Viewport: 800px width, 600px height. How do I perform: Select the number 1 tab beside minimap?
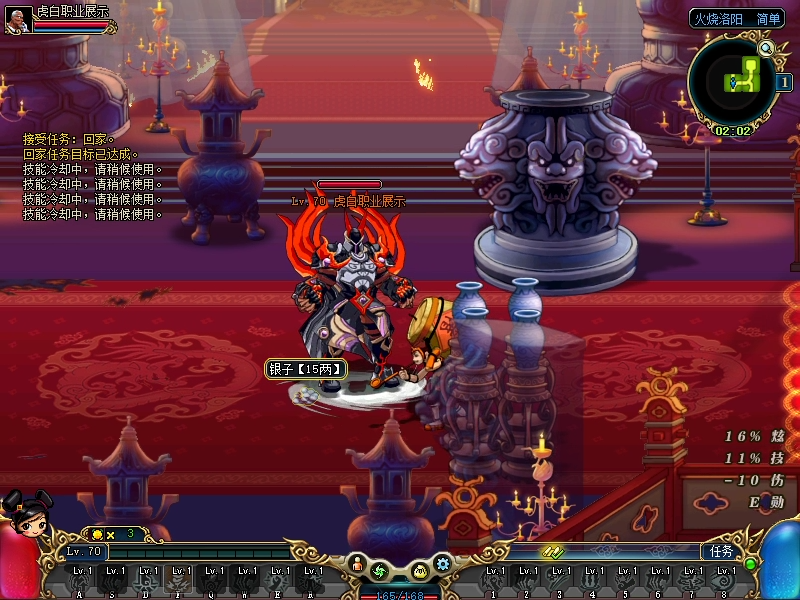pos(785,83)
